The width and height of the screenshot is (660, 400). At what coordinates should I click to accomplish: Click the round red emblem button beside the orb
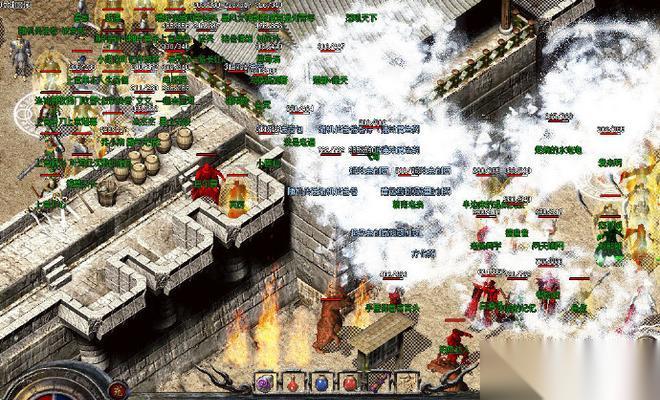point(120,389)
